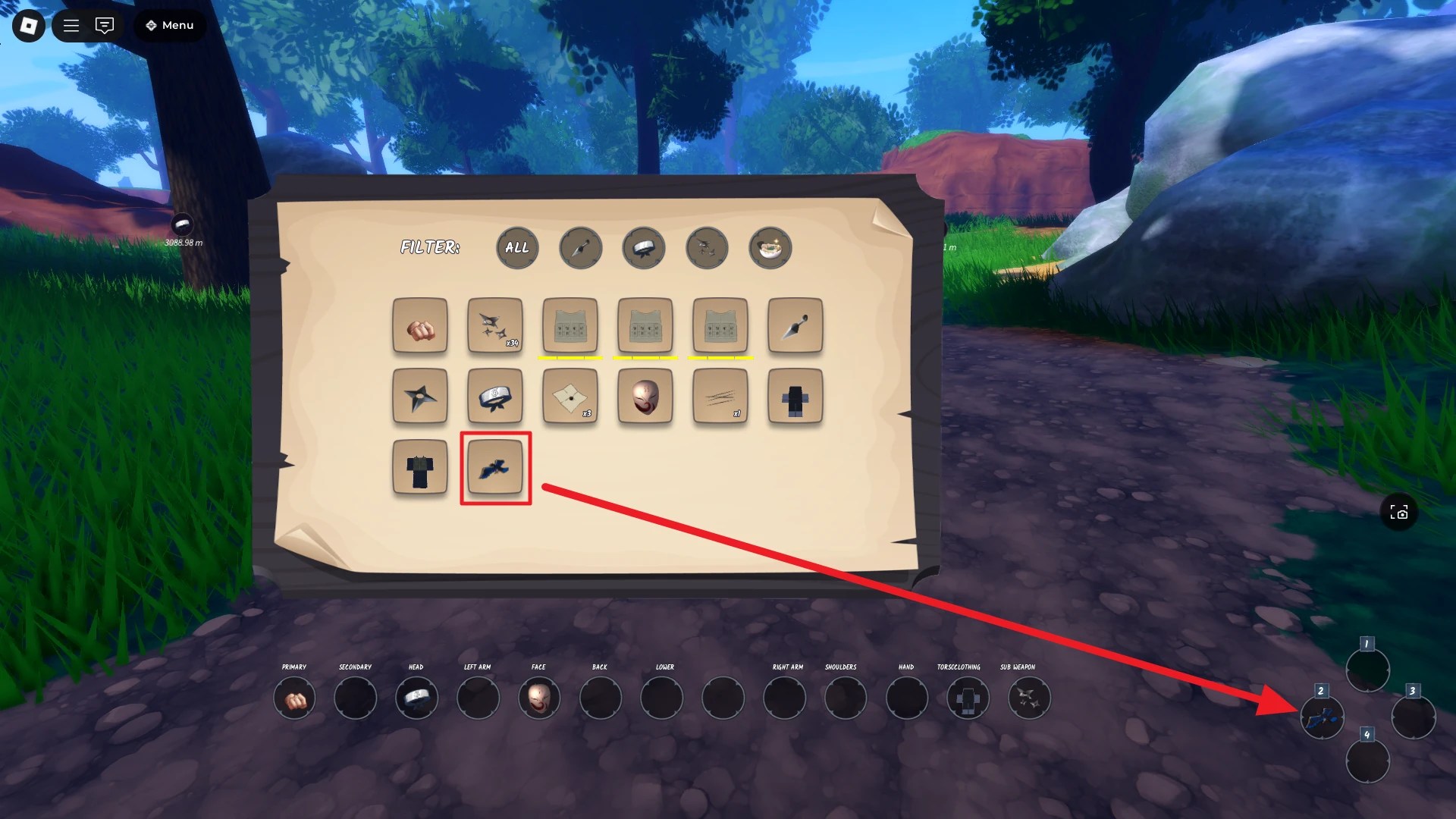Select the Sub Weapon equipment slot
This screenshot has width=1456, height=819.
pyautogui.click(x=1029, y=698)
